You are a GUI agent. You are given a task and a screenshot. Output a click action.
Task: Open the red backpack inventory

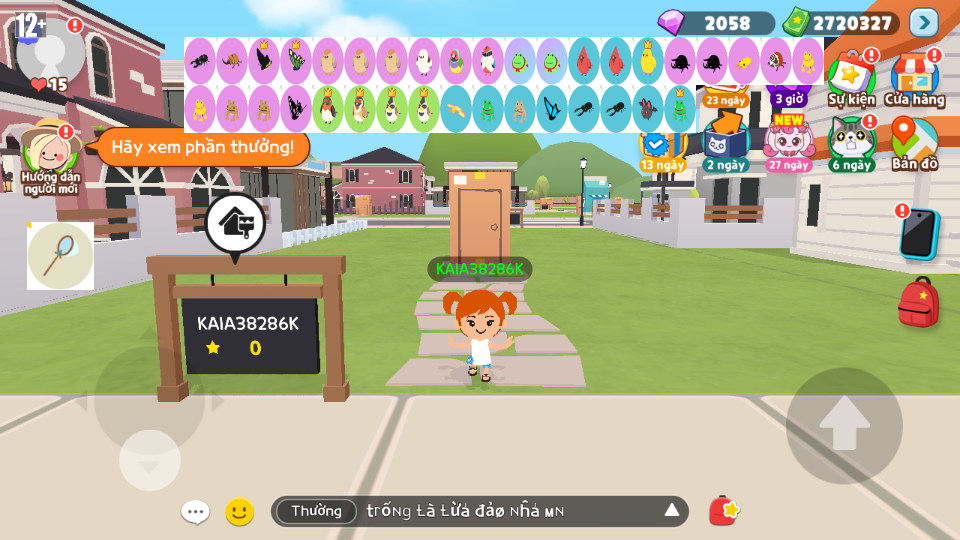(918, 303)
